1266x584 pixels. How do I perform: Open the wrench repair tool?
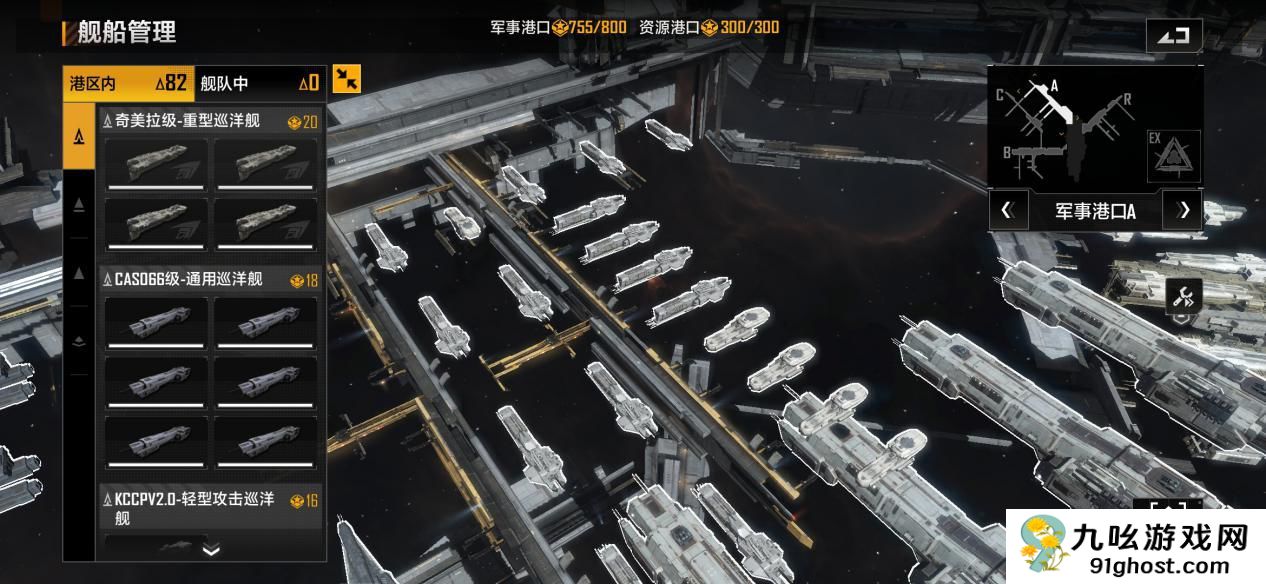coord(1184,296)
